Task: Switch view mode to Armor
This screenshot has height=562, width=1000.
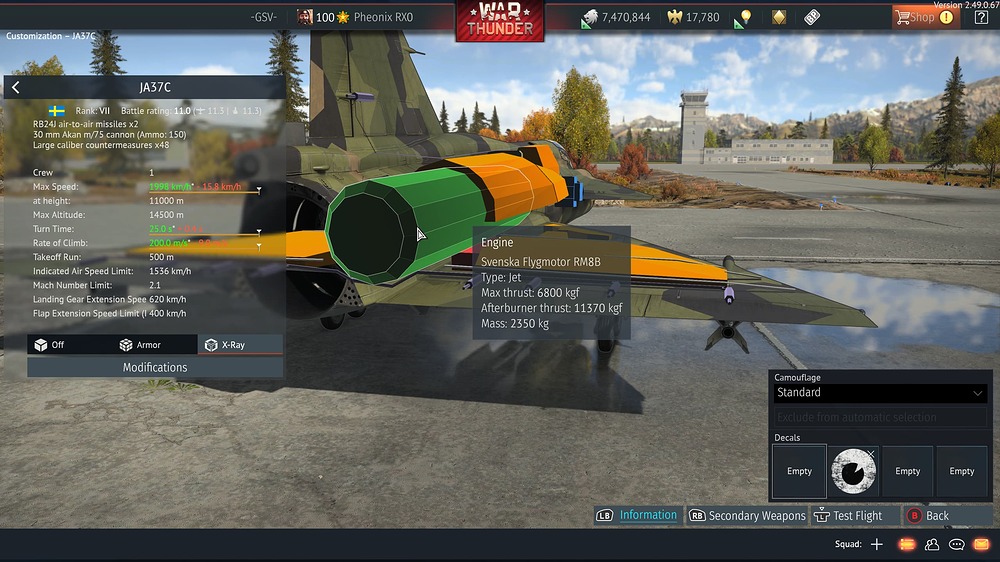Action: (x=140, y=345)
